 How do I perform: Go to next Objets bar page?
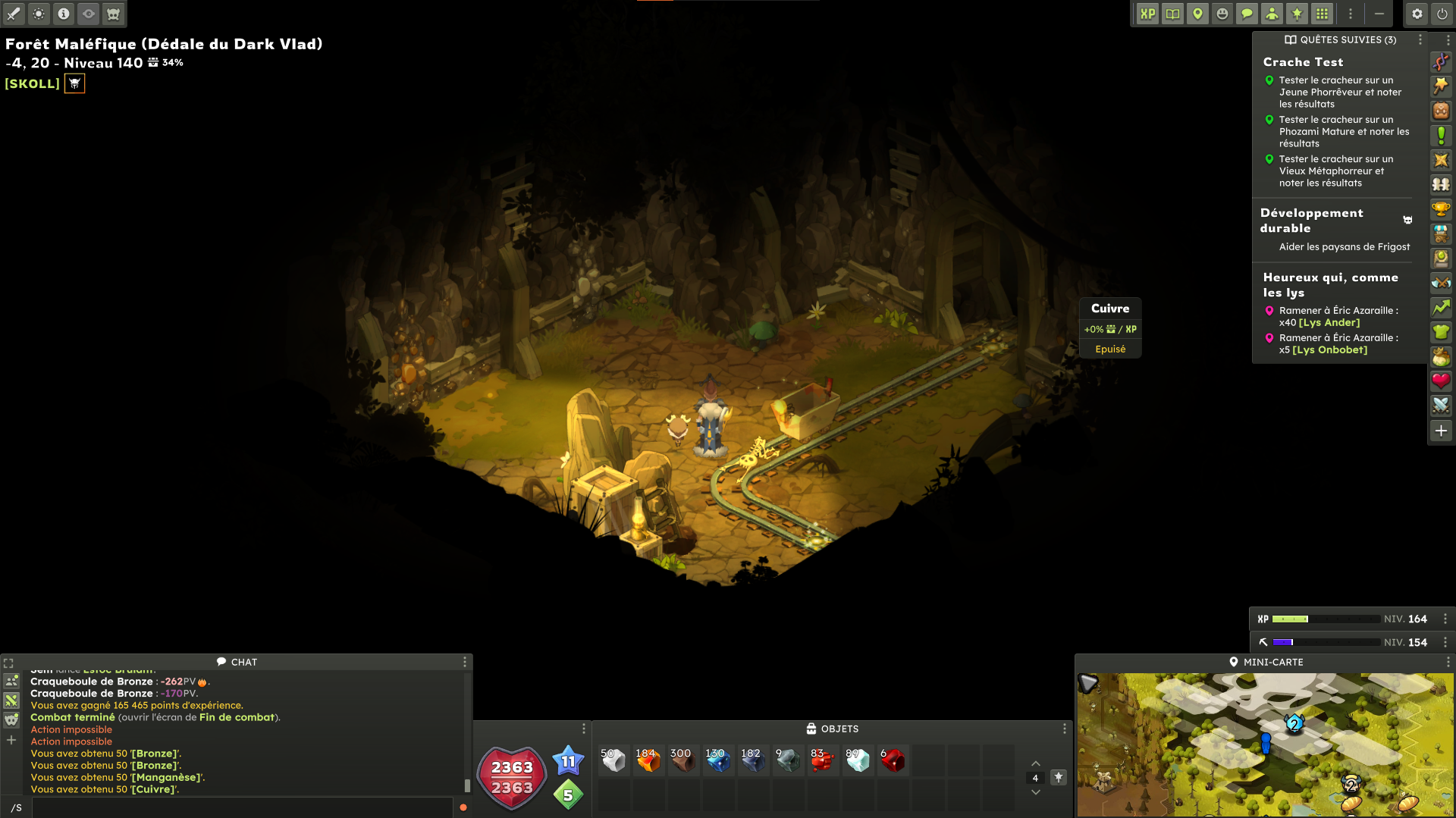(x=1035, y=793)
